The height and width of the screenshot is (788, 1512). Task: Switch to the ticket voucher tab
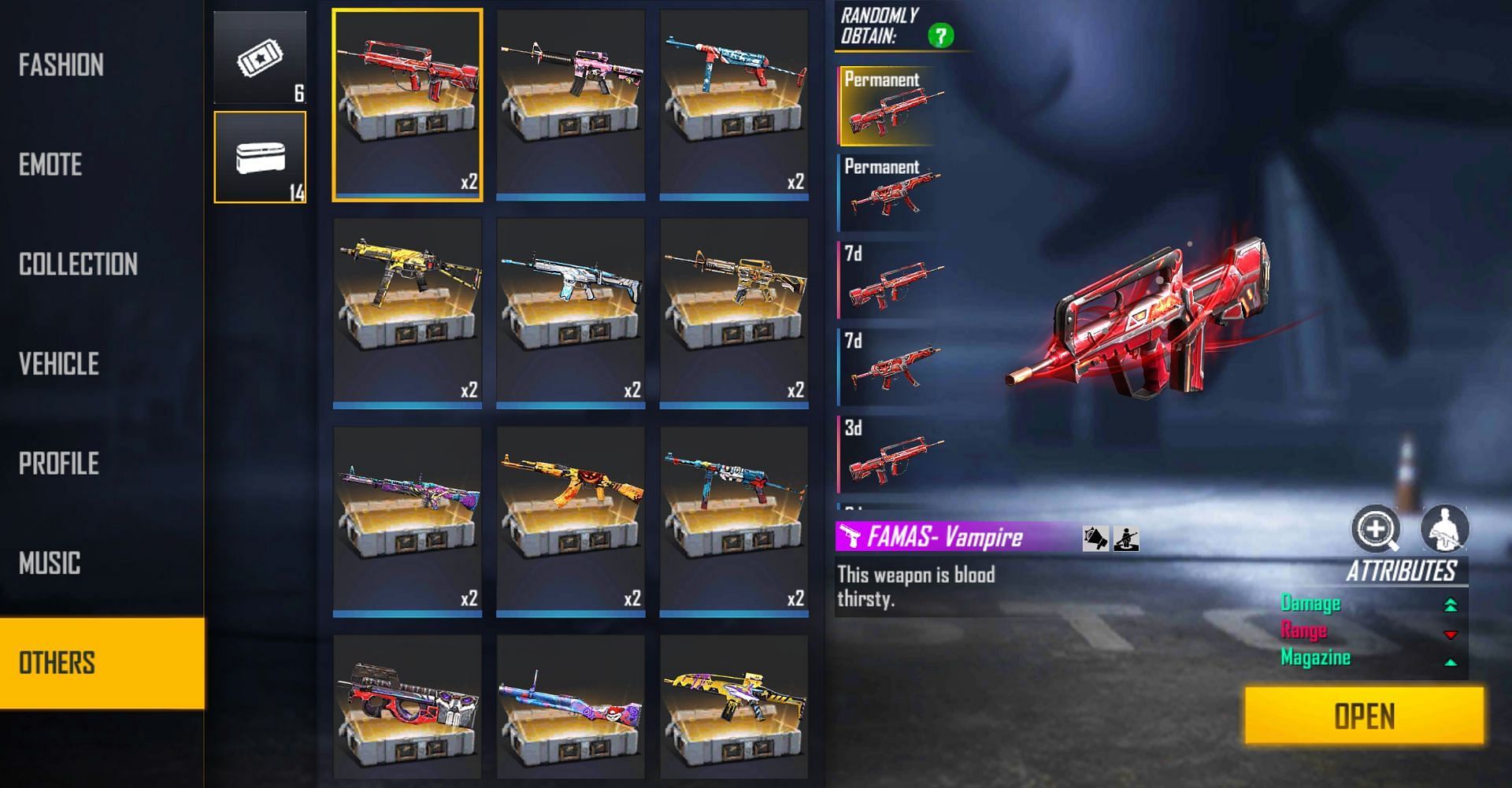pos(260,57)
